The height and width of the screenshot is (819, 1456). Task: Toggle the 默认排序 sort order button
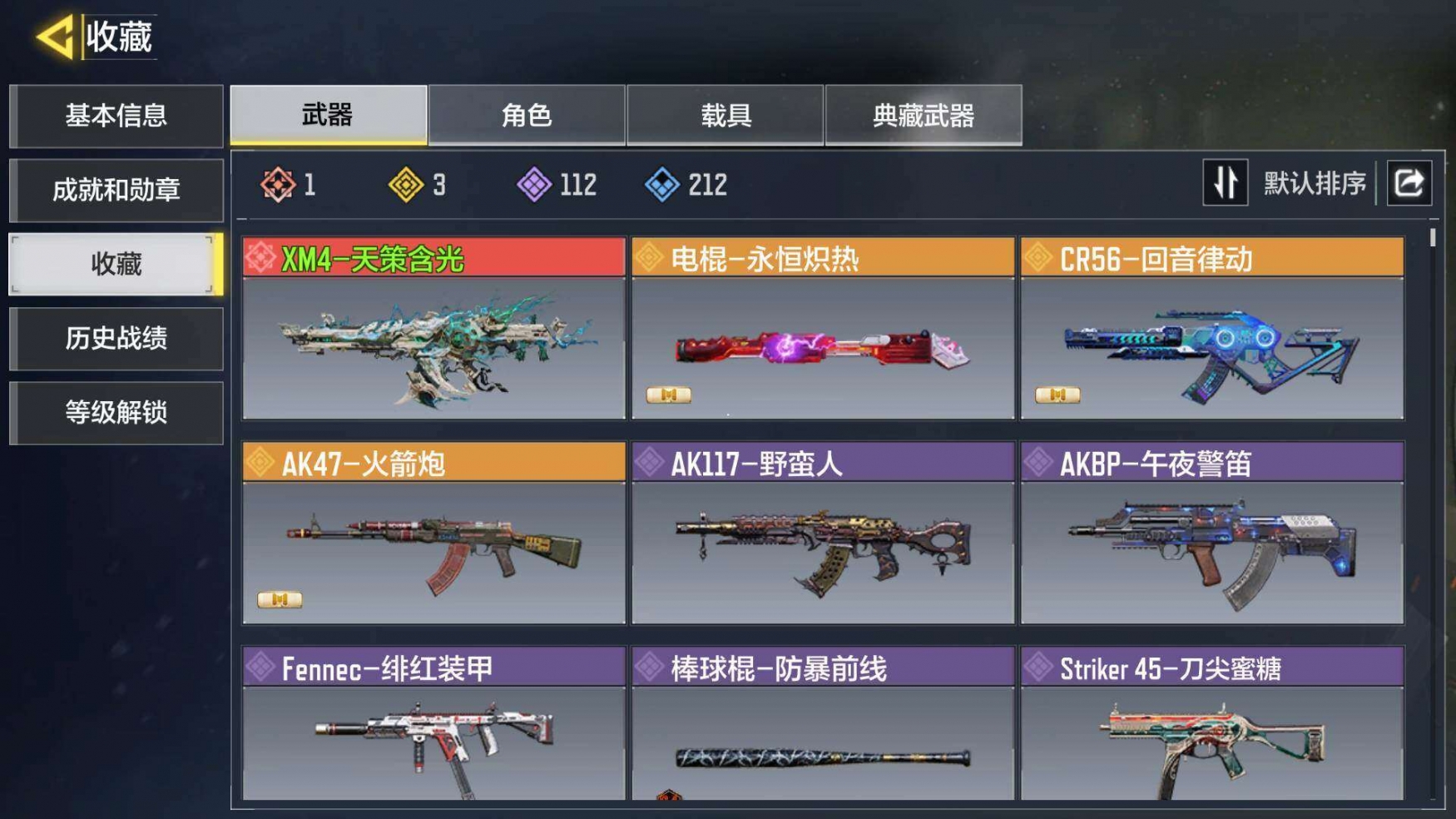click(1225, 182)
